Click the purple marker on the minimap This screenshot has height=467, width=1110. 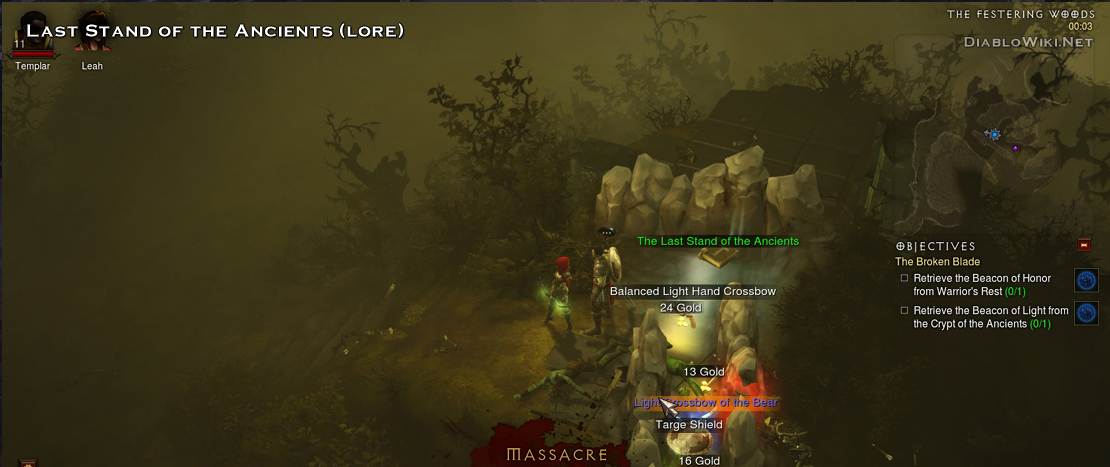click(1016, 149)
